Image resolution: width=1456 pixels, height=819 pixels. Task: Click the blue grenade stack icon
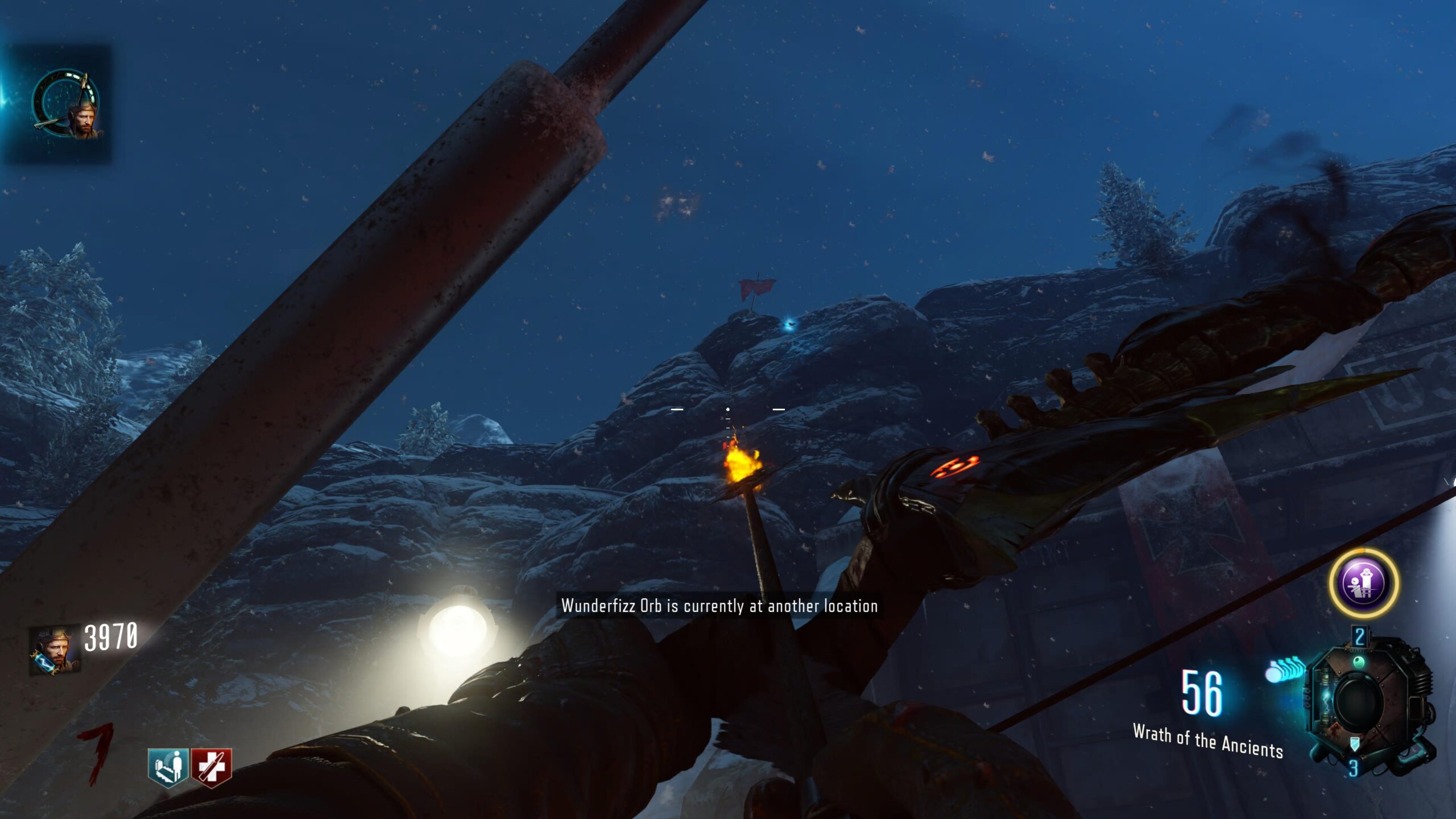pos(1285,669)
